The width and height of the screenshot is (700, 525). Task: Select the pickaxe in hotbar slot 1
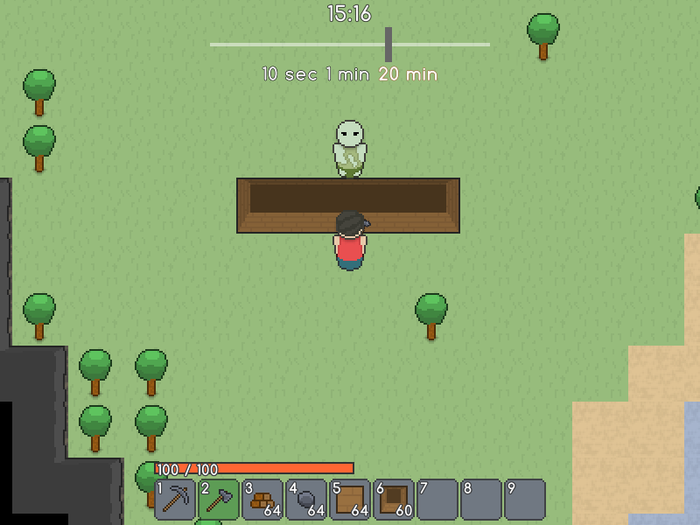coord(175,499)
